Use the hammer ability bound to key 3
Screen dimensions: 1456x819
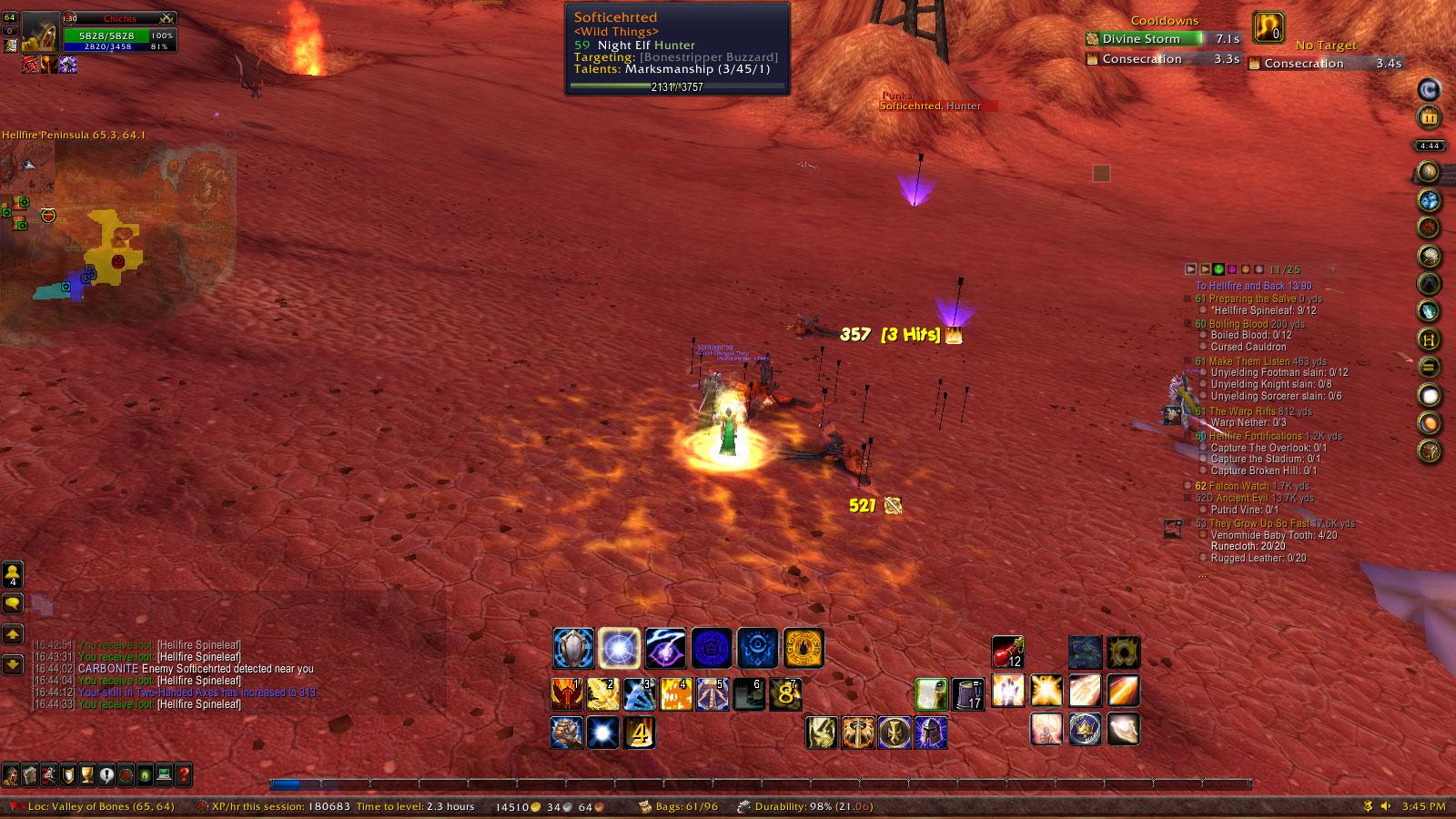click(x=640, y=694)
